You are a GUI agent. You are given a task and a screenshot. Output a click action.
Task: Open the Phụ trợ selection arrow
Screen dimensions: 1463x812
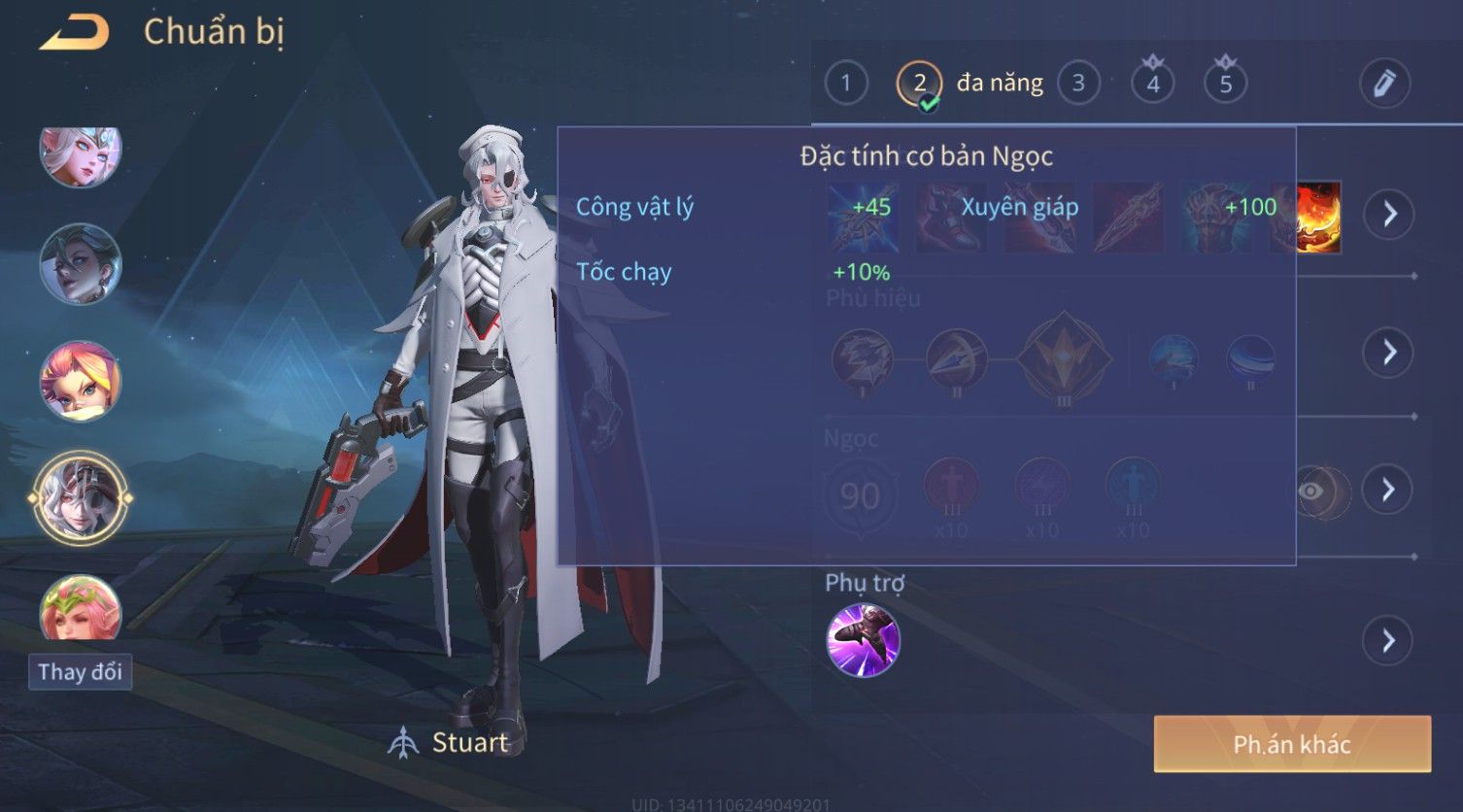click(1388, 641)
